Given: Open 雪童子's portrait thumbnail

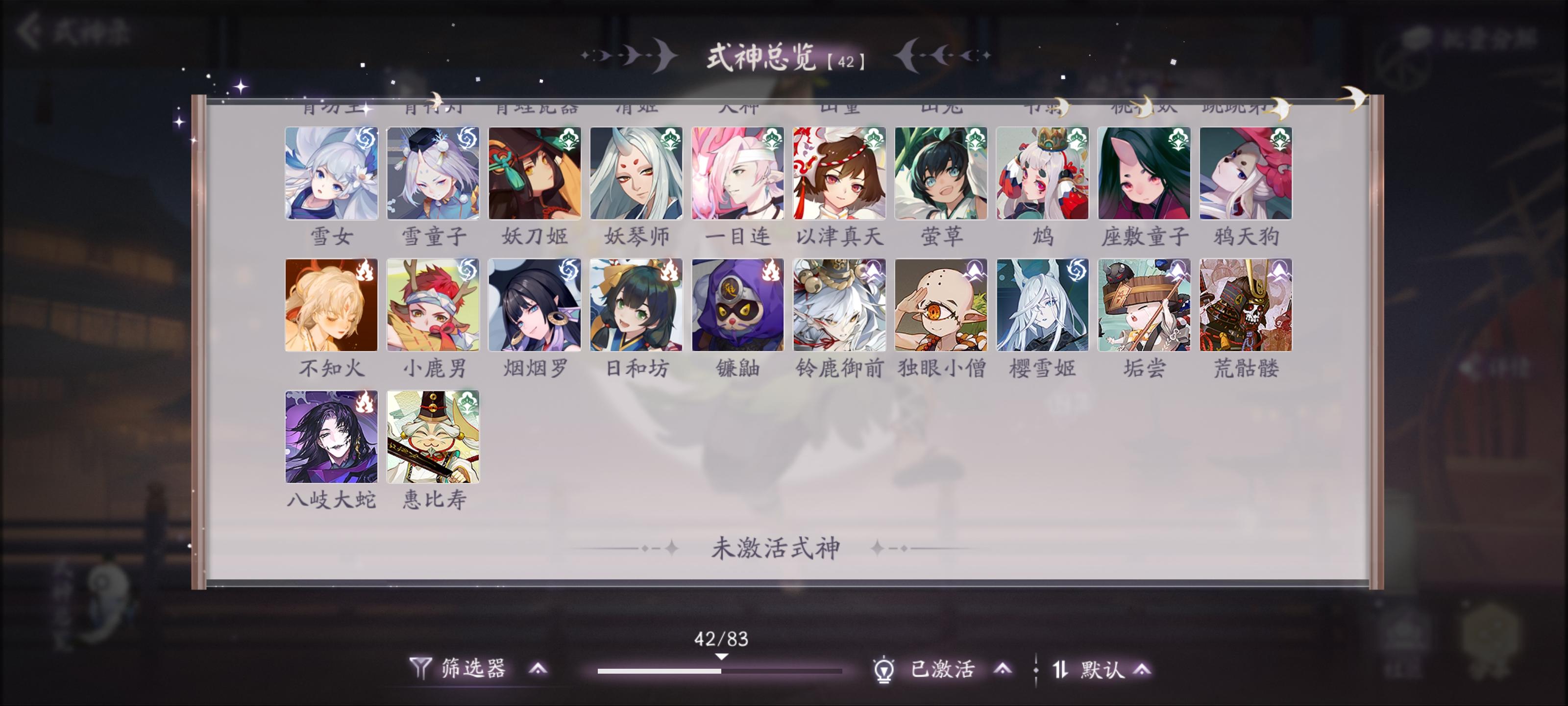Looking at the screenshot, I should click(x=433, y=173).
